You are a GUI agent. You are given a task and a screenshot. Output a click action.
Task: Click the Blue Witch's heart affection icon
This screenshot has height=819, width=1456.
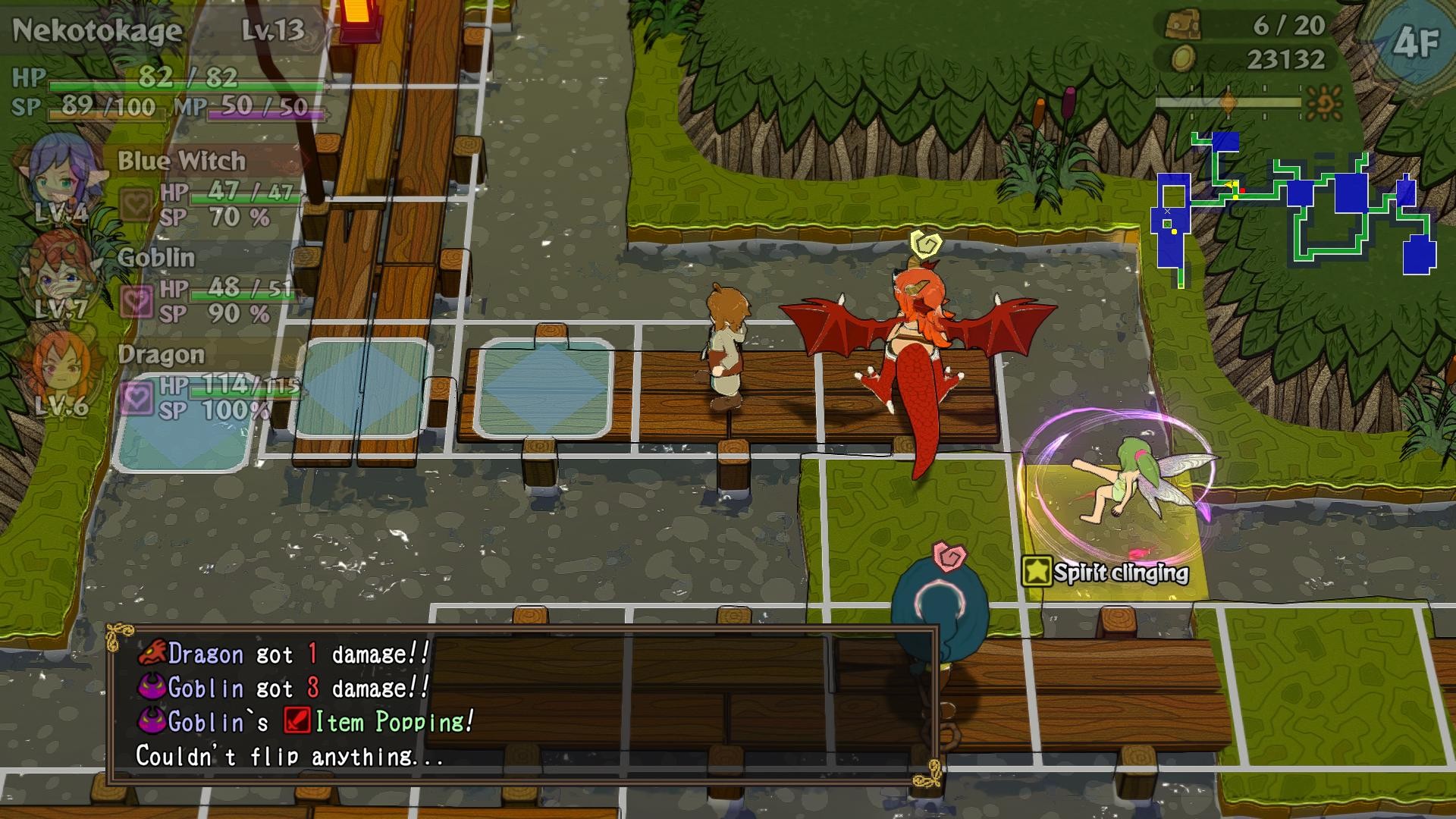point(136,203)
